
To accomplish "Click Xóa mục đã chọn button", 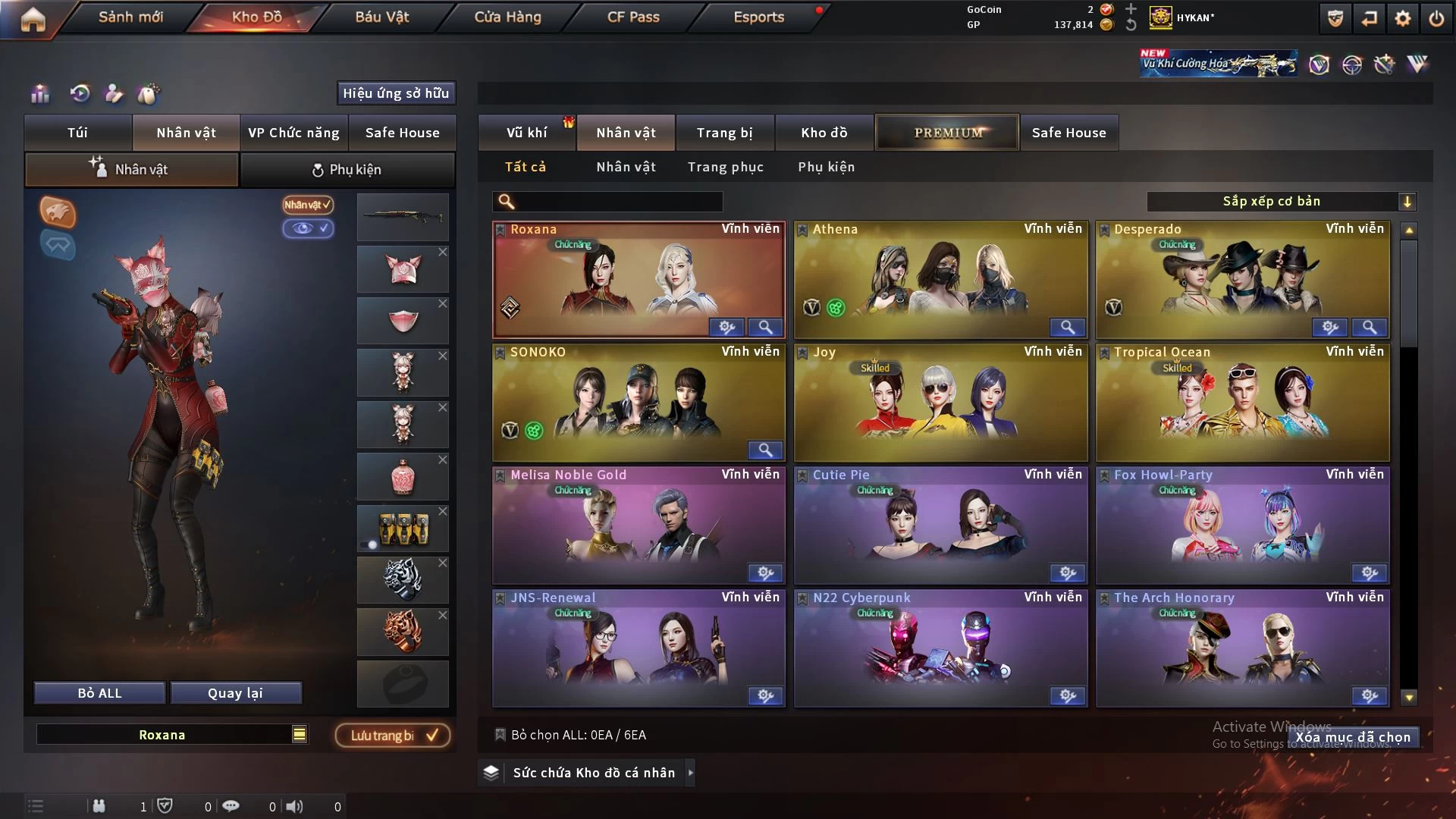I will pyautogui.click(x=1353, y=737).
